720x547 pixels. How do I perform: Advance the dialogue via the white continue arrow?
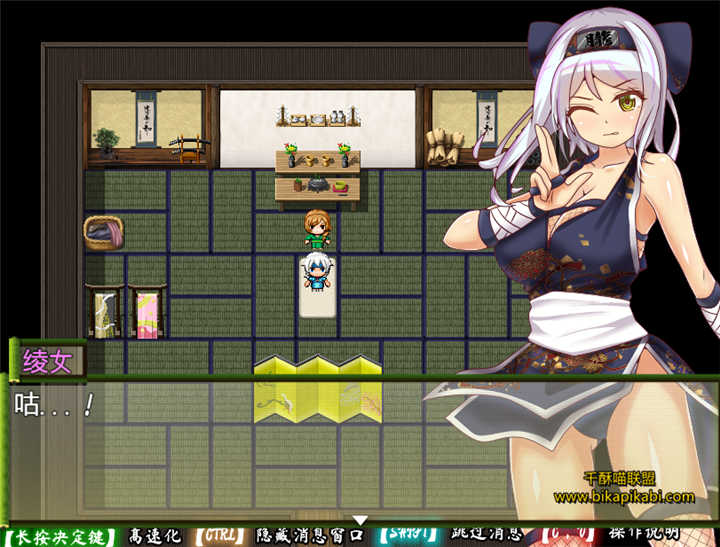(x=361, y=520)
